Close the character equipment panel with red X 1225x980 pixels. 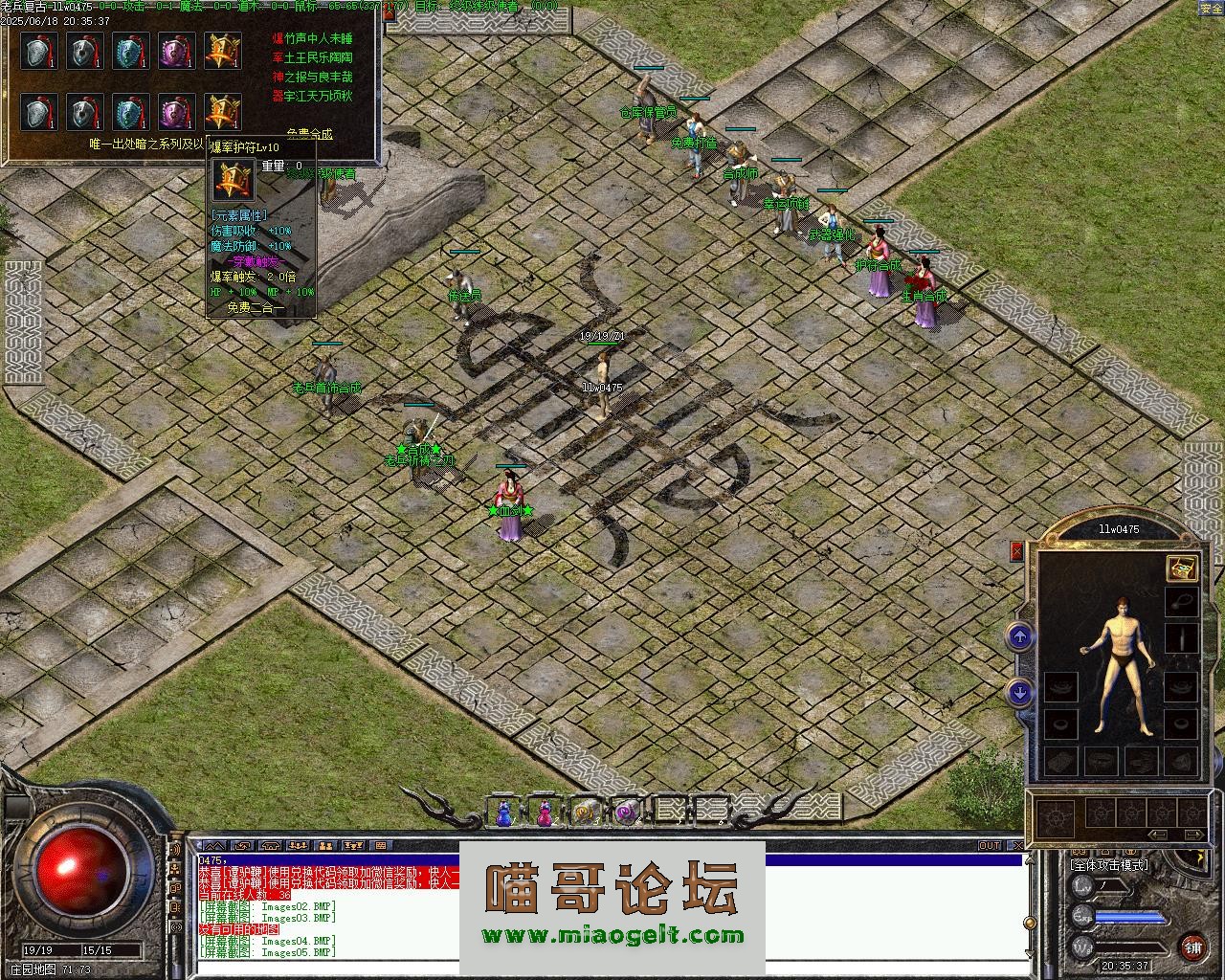click(1016, 551)
